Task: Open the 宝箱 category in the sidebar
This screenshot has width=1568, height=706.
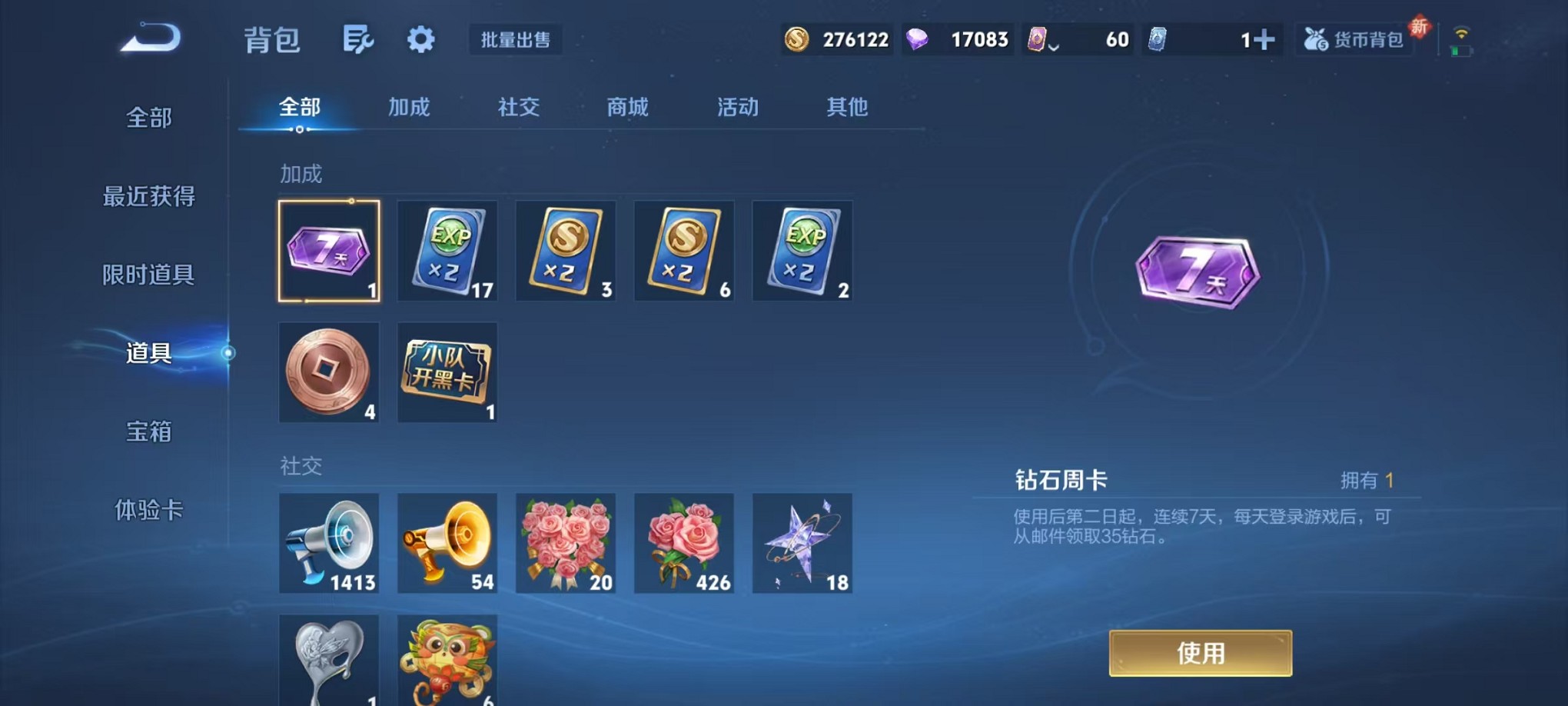Action: coord(148,433)
